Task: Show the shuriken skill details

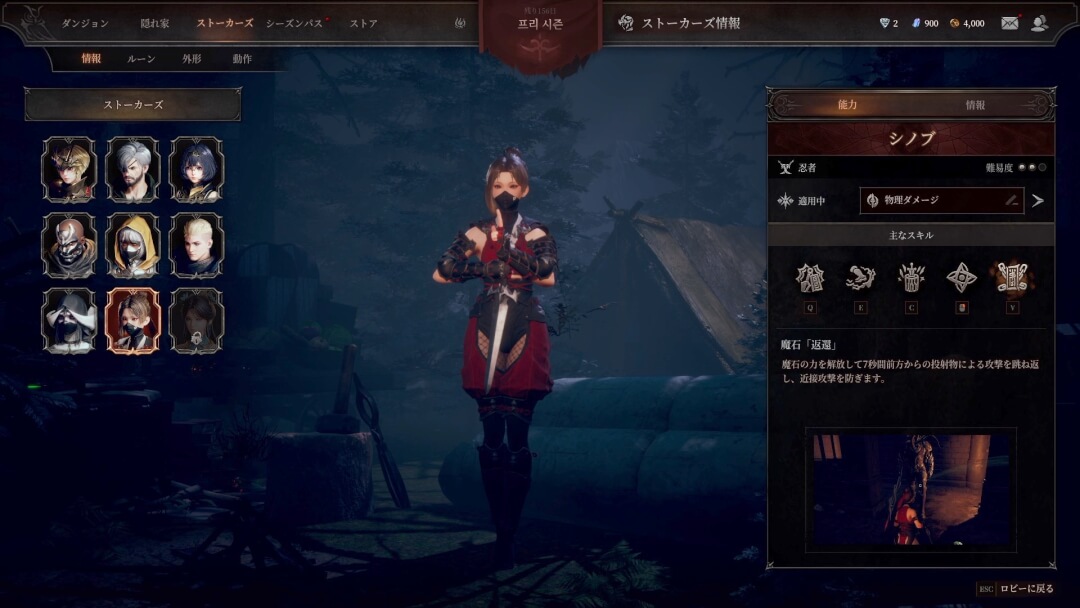Action: point(963,277)
